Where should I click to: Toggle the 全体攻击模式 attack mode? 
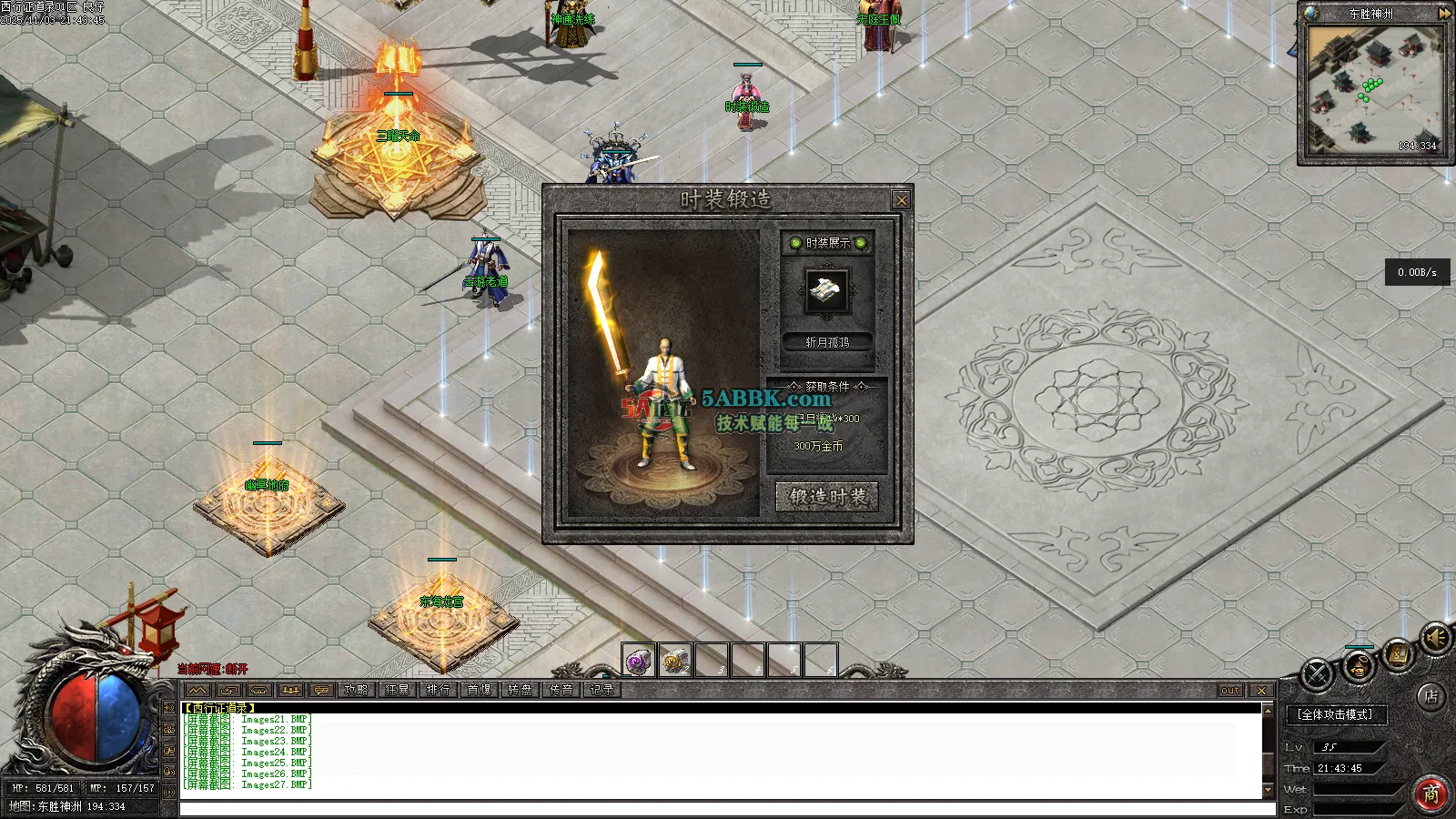tap(1336, 715)
